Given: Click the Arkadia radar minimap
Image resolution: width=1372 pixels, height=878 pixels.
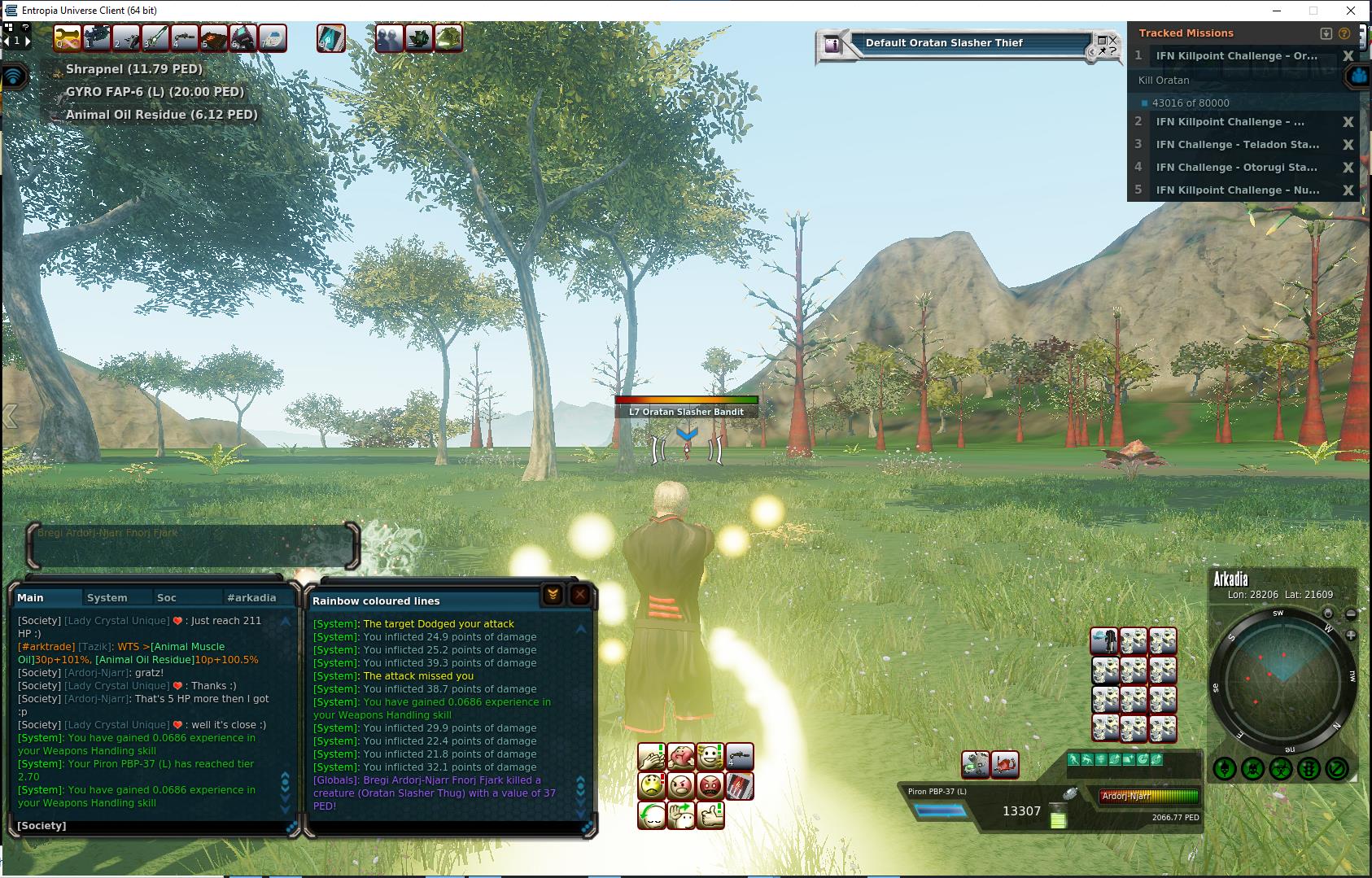Looking at the screenshot, I should pos(1282,681).
